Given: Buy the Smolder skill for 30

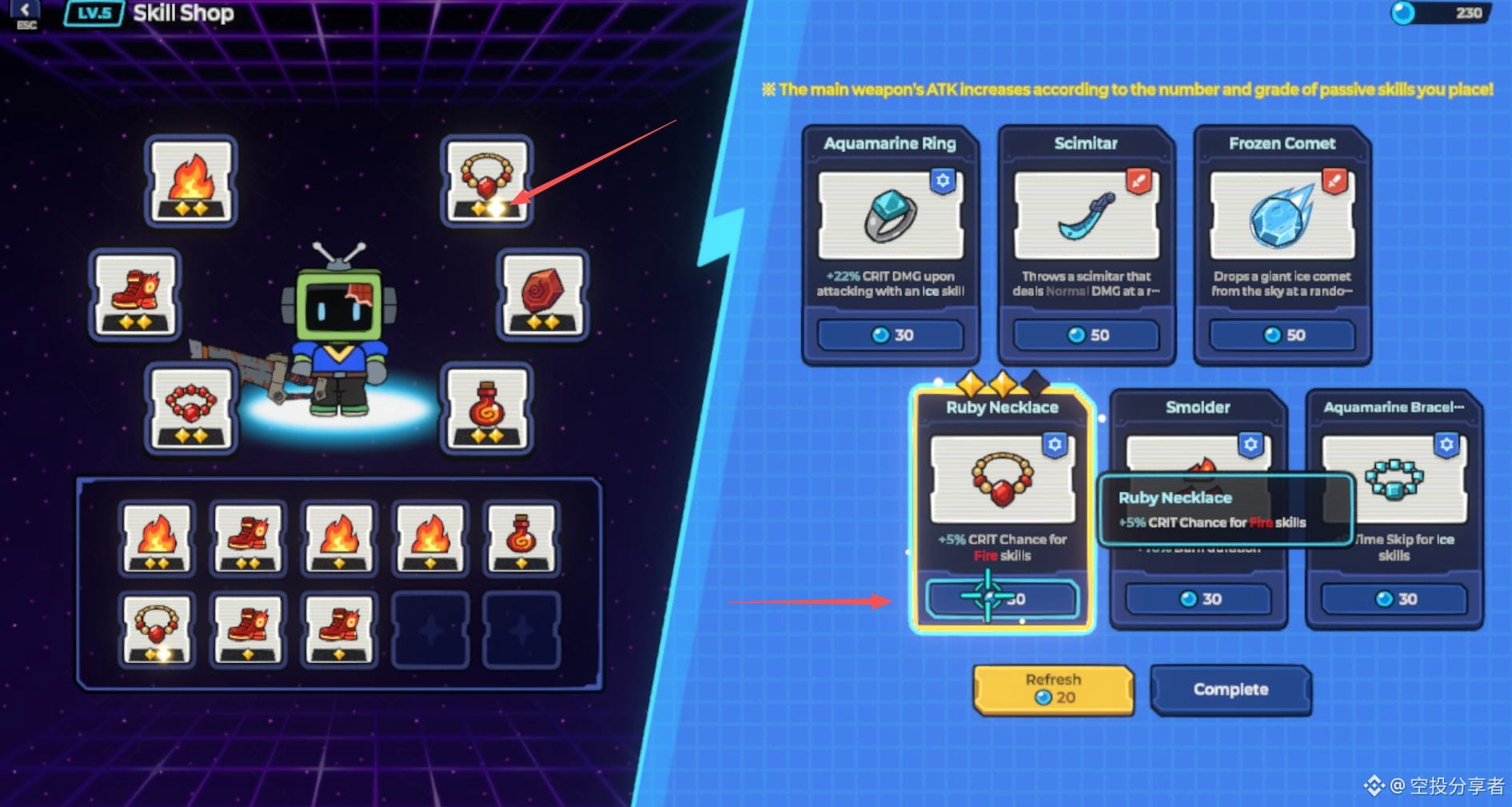Looking at the screenshot, I should tap(1198, 599).
